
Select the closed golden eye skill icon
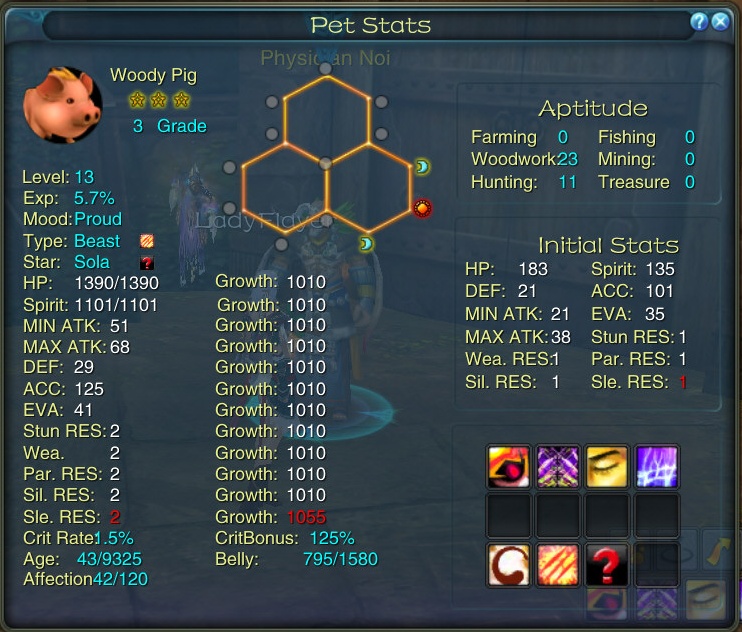pyautogui.click(x=608, y=467)
